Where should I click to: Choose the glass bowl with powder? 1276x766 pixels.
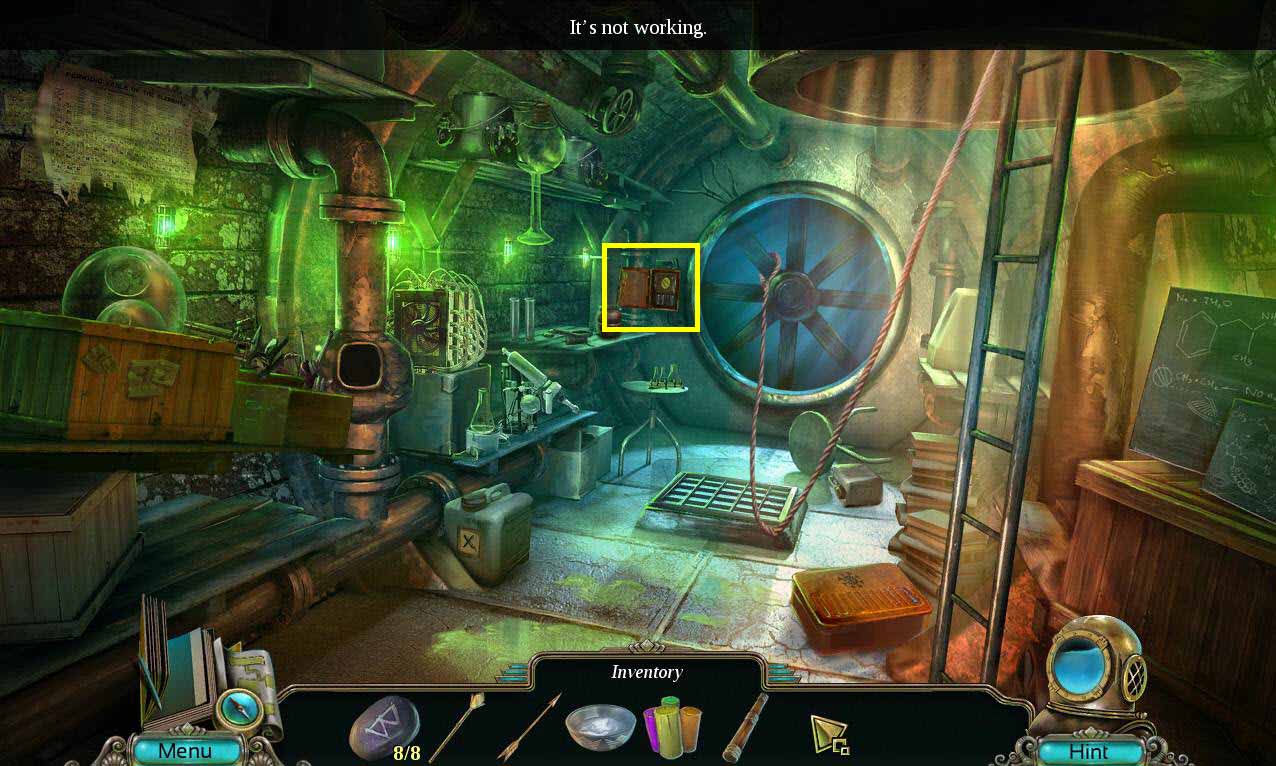click(600, 727)
